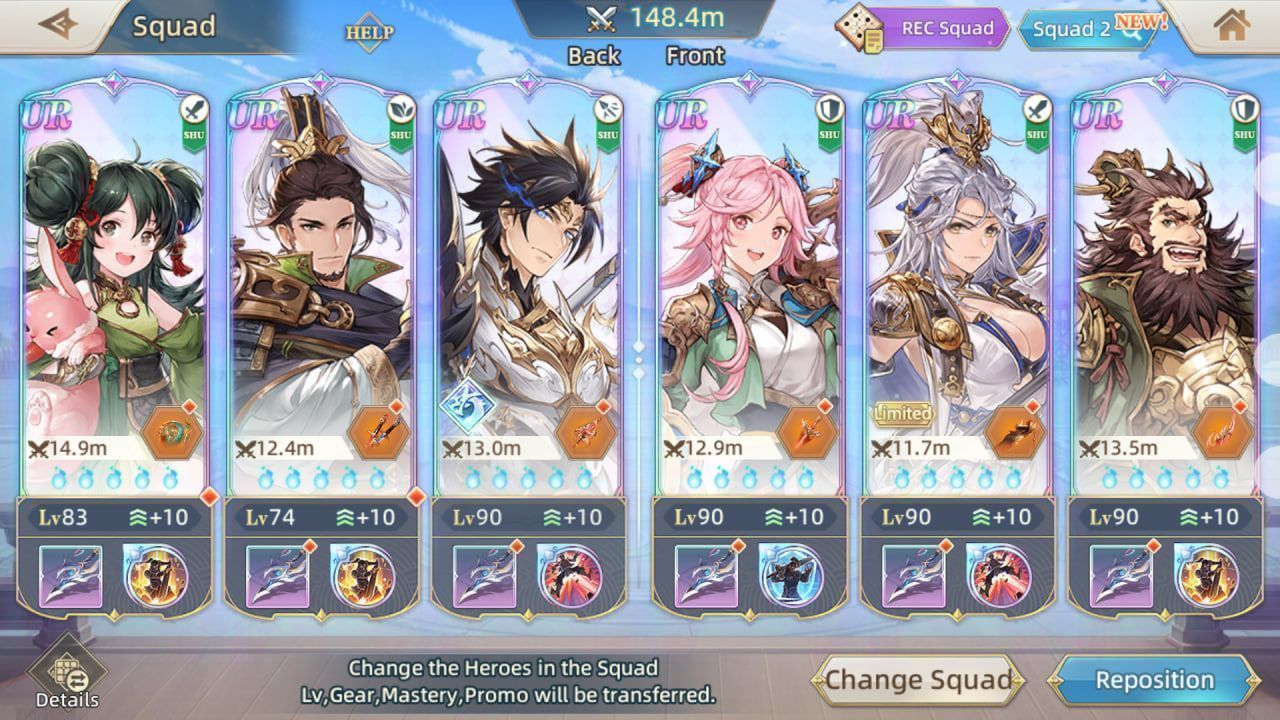Open the Lv83 hero's hexagonal gear icon

172,433
